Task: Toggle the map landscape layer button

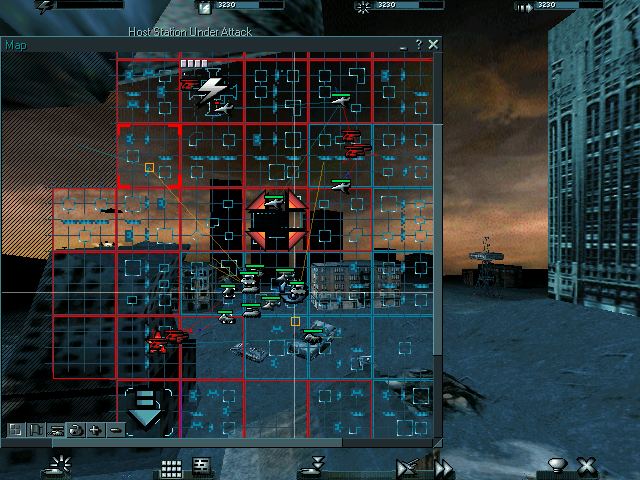Action: (15, 429)
